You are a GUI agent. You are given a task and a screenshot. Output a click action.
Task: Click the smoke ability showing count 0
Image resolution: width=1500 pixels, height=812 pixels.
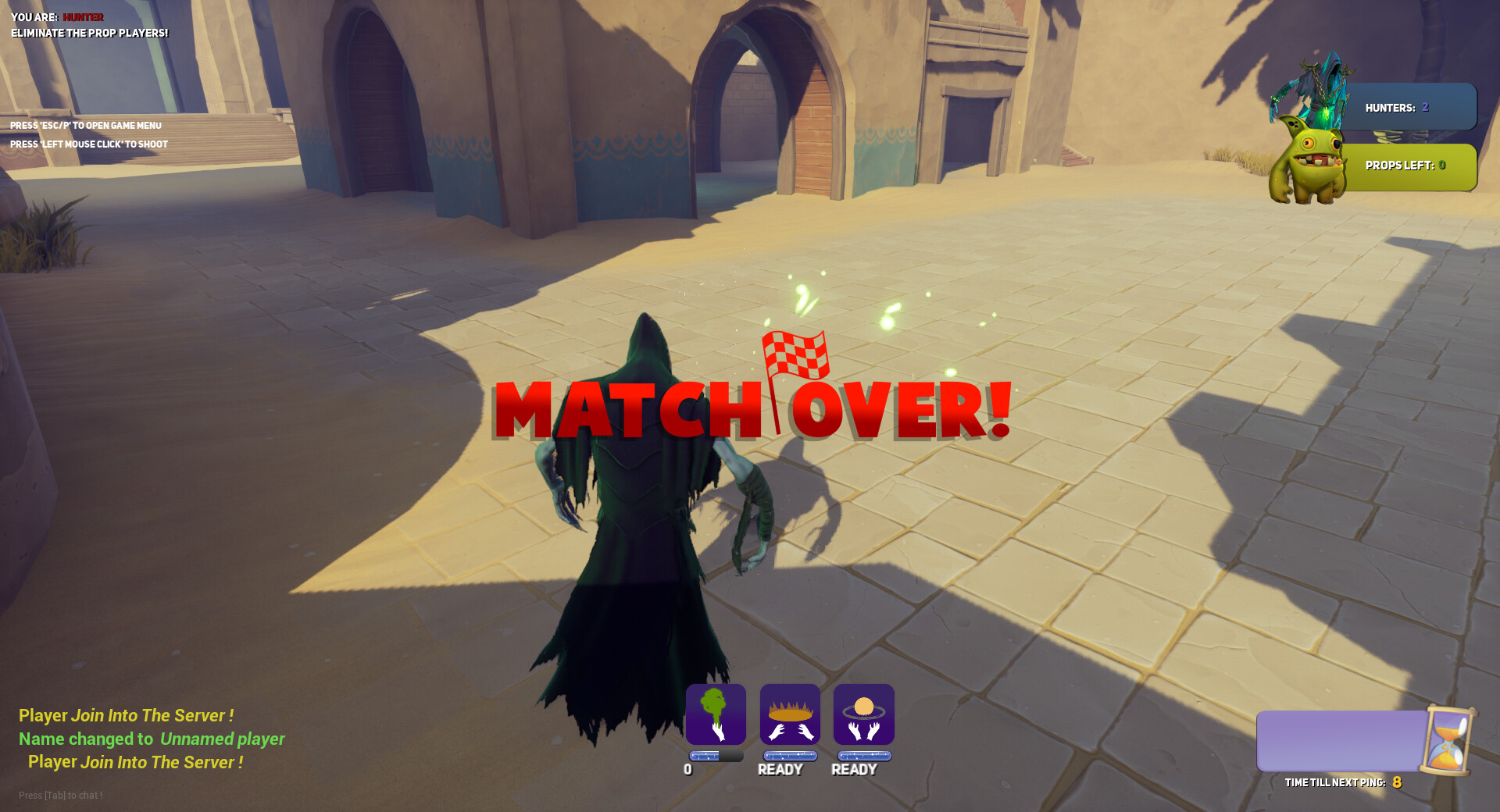click(x=715, y=714)
